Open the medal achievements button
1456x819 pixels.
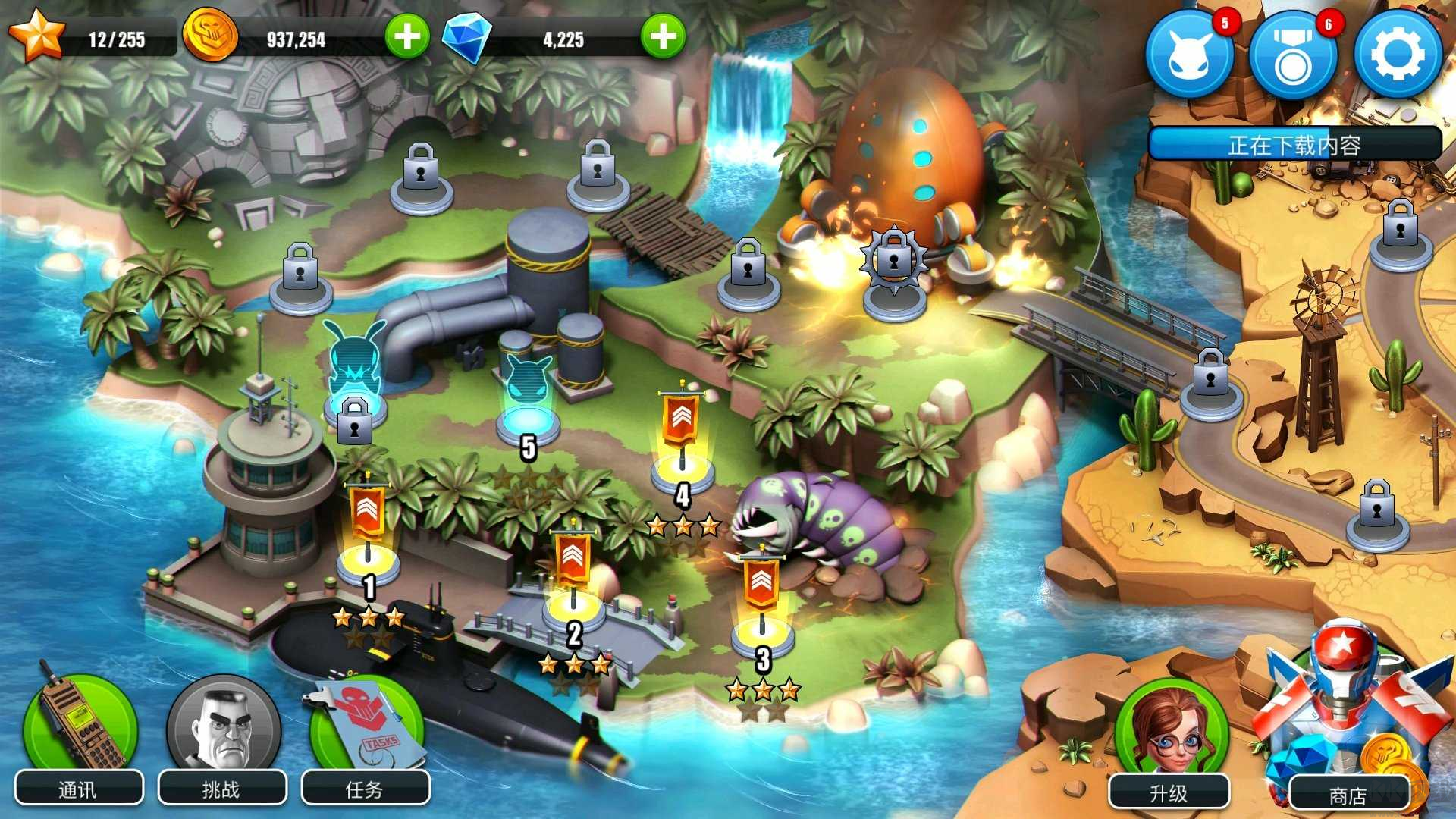(1293, 55)
